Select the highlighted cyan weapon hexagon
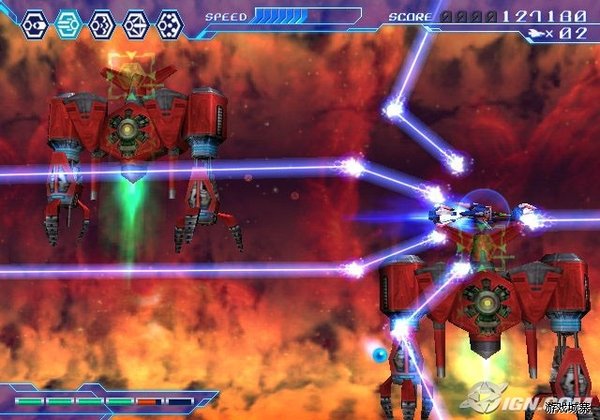The height and width of the screenshot is (420, 600). pos(69,21)
